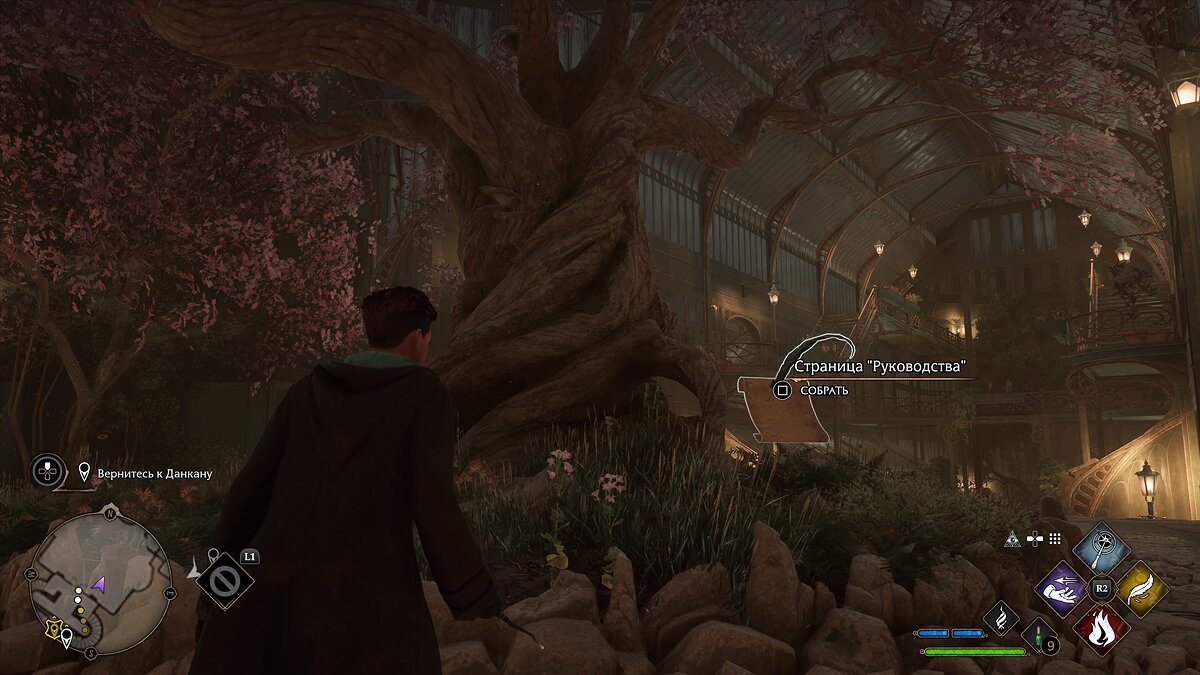
Task: Click the ancient magic swirl icon
Action: [999, 618]
